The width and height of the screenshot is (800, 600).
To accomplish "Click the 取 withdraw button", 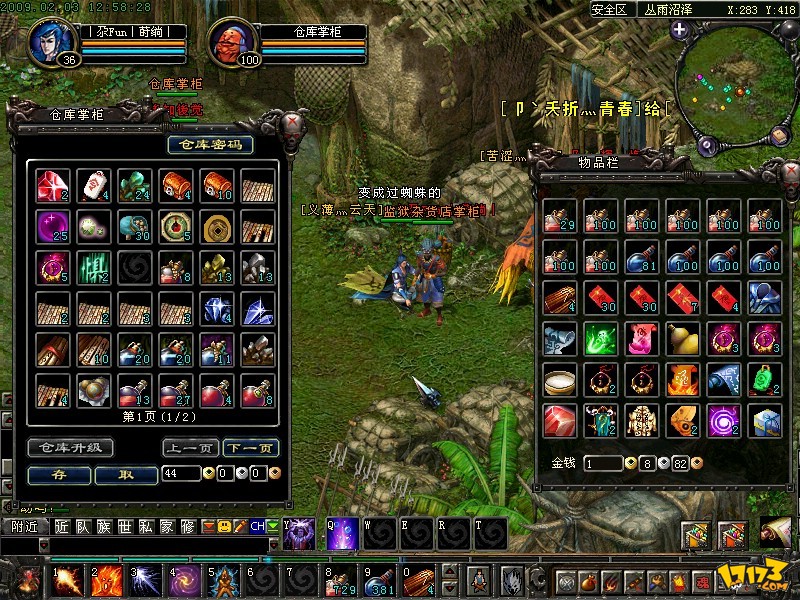I will click(x=125, y=474).
